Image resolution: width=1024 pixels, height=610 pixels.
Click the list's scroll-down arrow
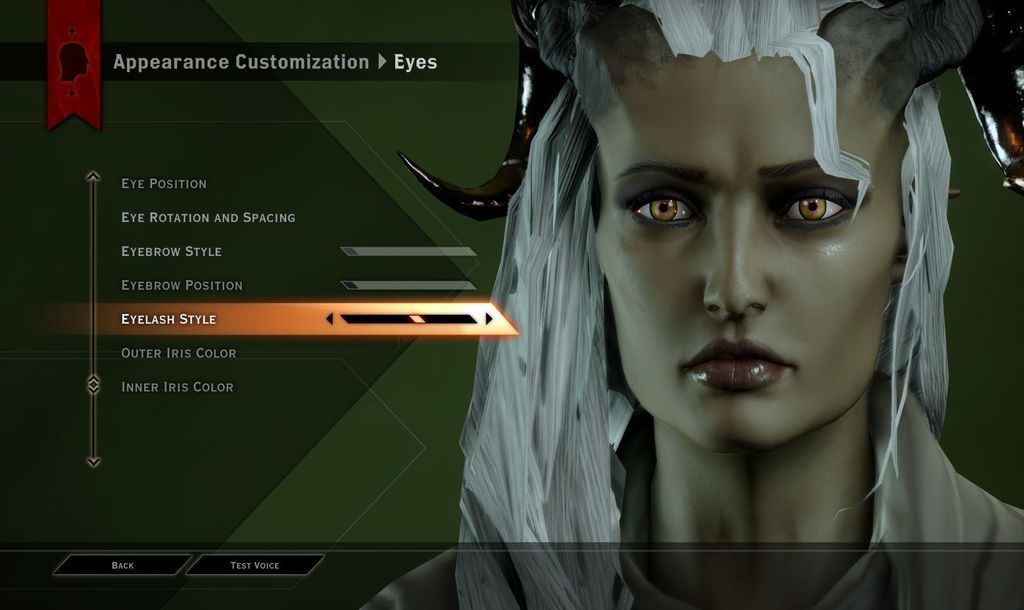[x=93, y=462]
